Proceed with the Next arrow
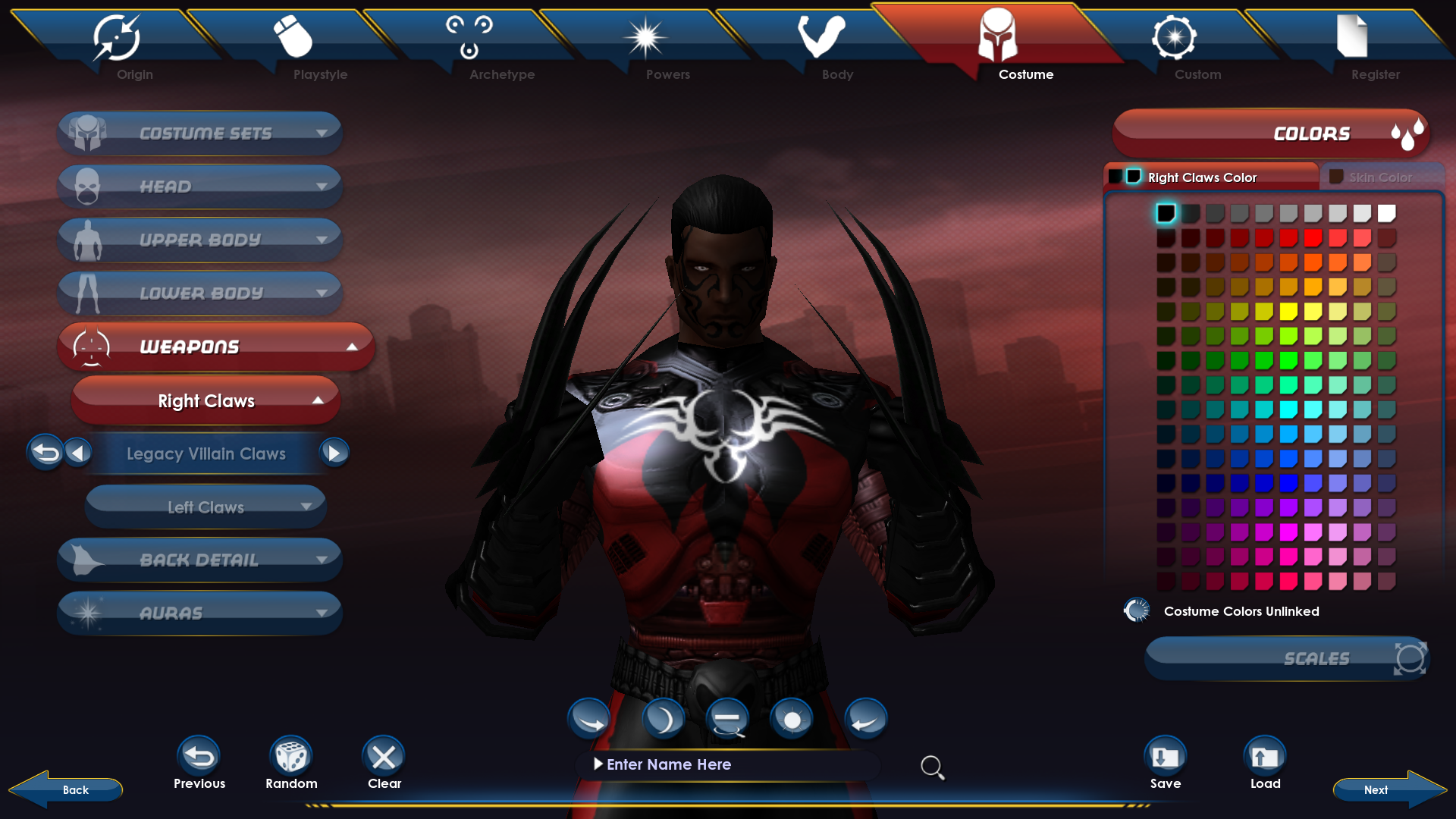The width and height of the screenshot is (1456, 819). [1388, 789]
